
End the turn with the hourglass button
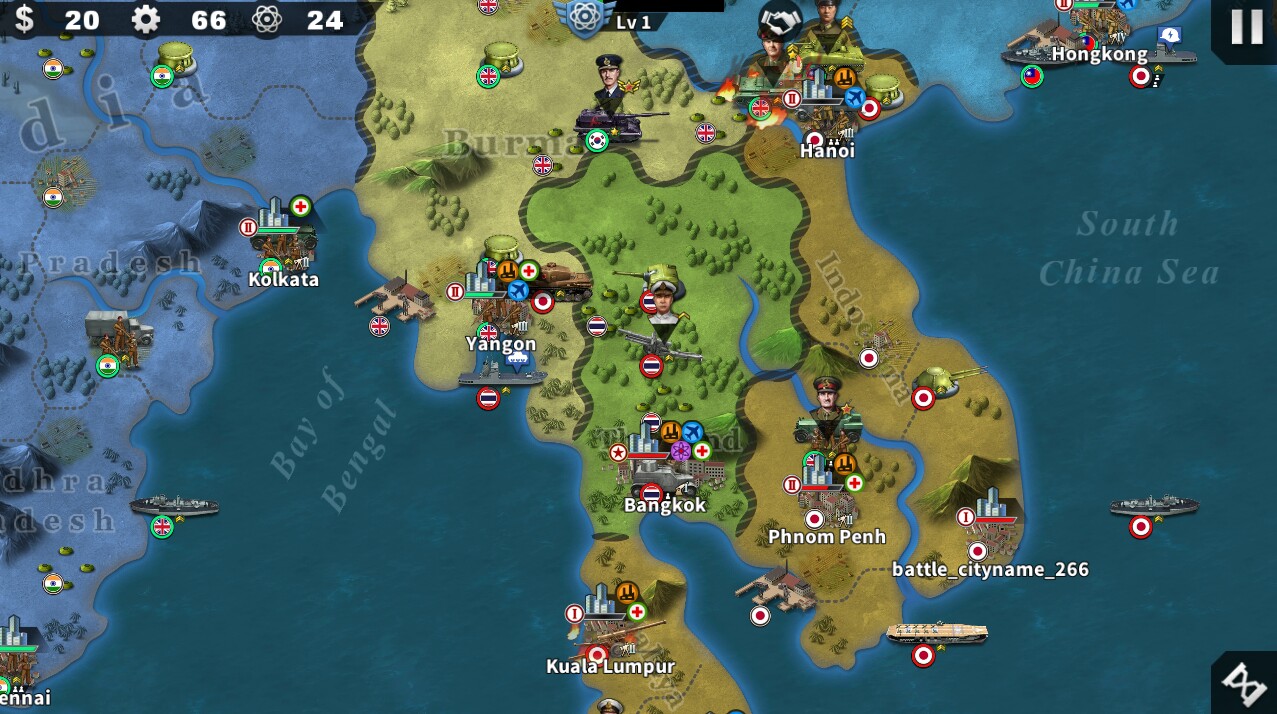(x=1245, y=684)
